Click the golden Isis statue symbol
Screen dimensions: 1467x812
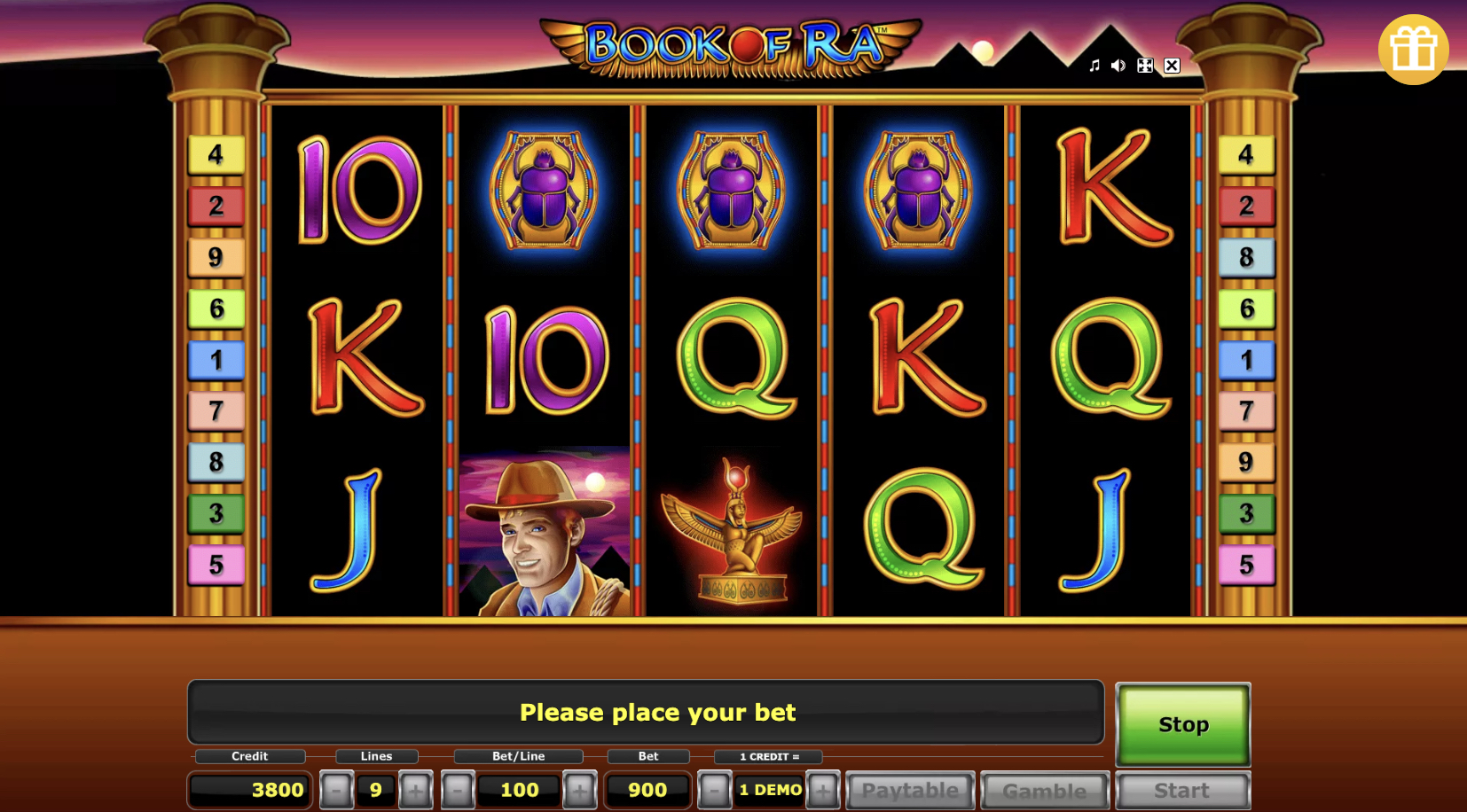pyautogui.click(x=732, y=532)
